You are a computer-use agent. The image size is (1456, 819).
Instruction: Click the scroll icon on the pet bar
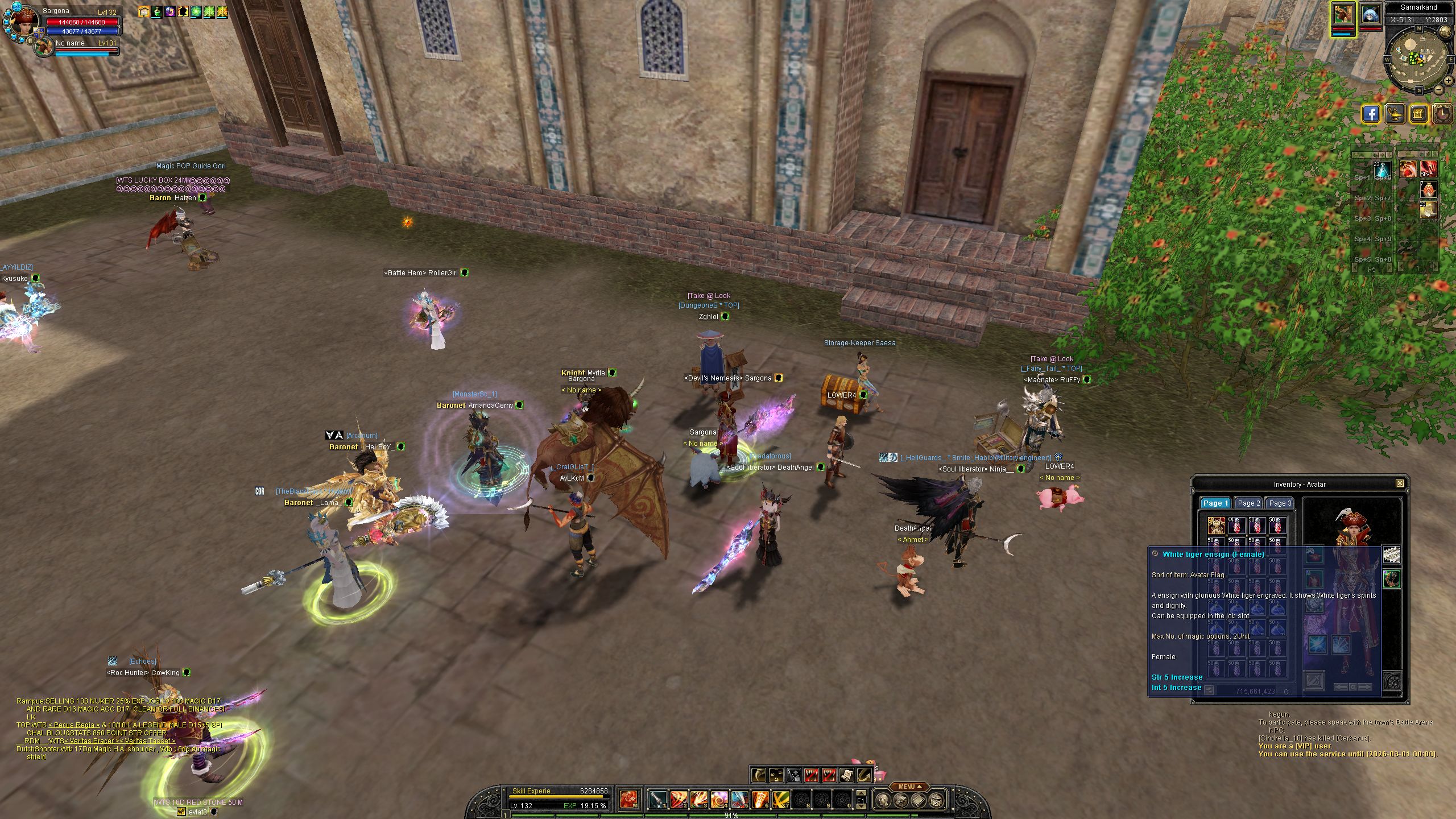846,775
